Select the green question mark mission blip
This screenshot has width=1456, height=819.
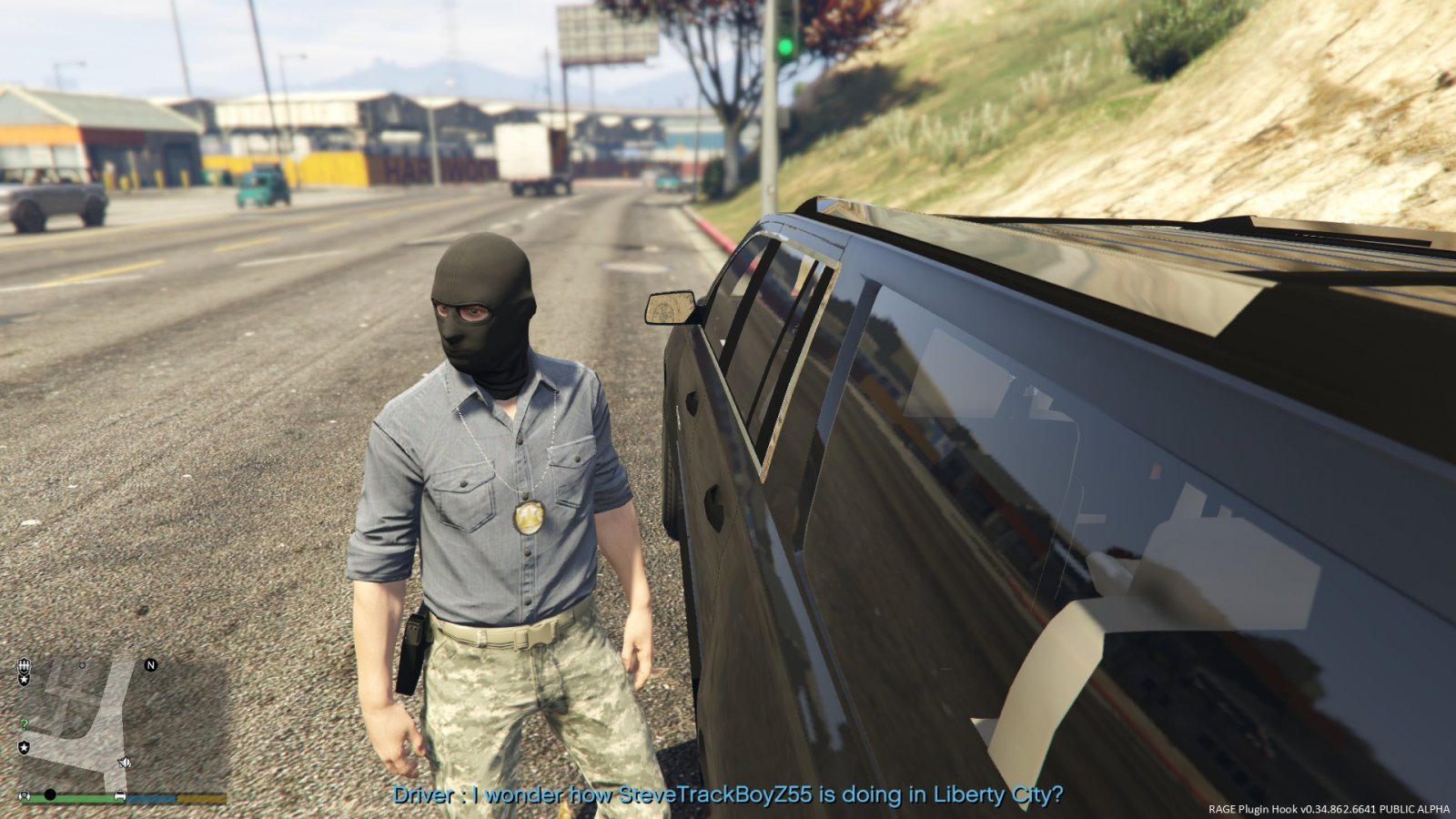(x=24, y=723)
